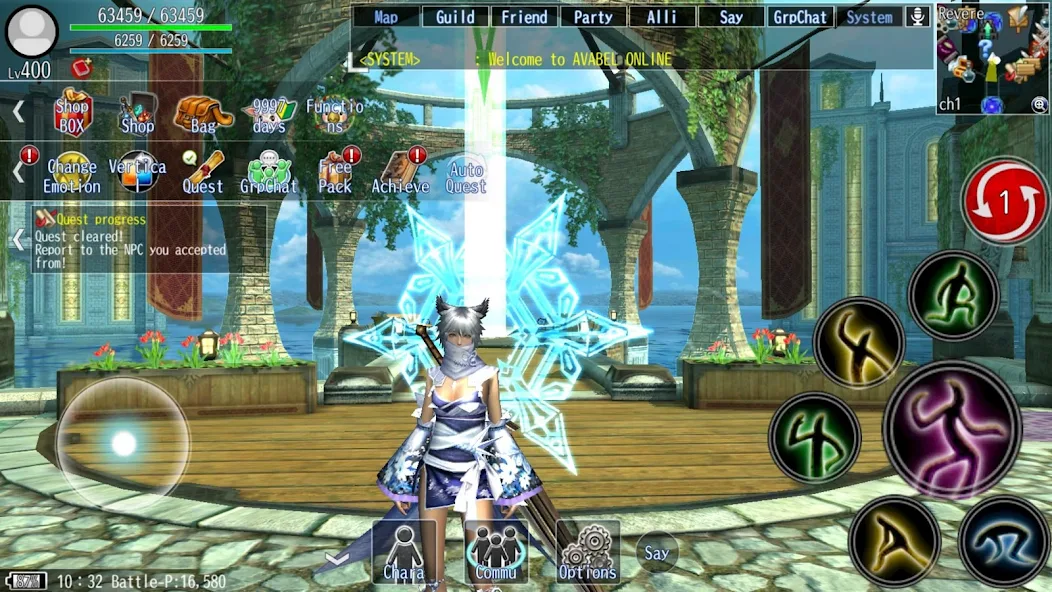Open the Quest scroll menu
Image resolution: width=1052 pixels, height=592 pixels.
(x=202, y=172)
